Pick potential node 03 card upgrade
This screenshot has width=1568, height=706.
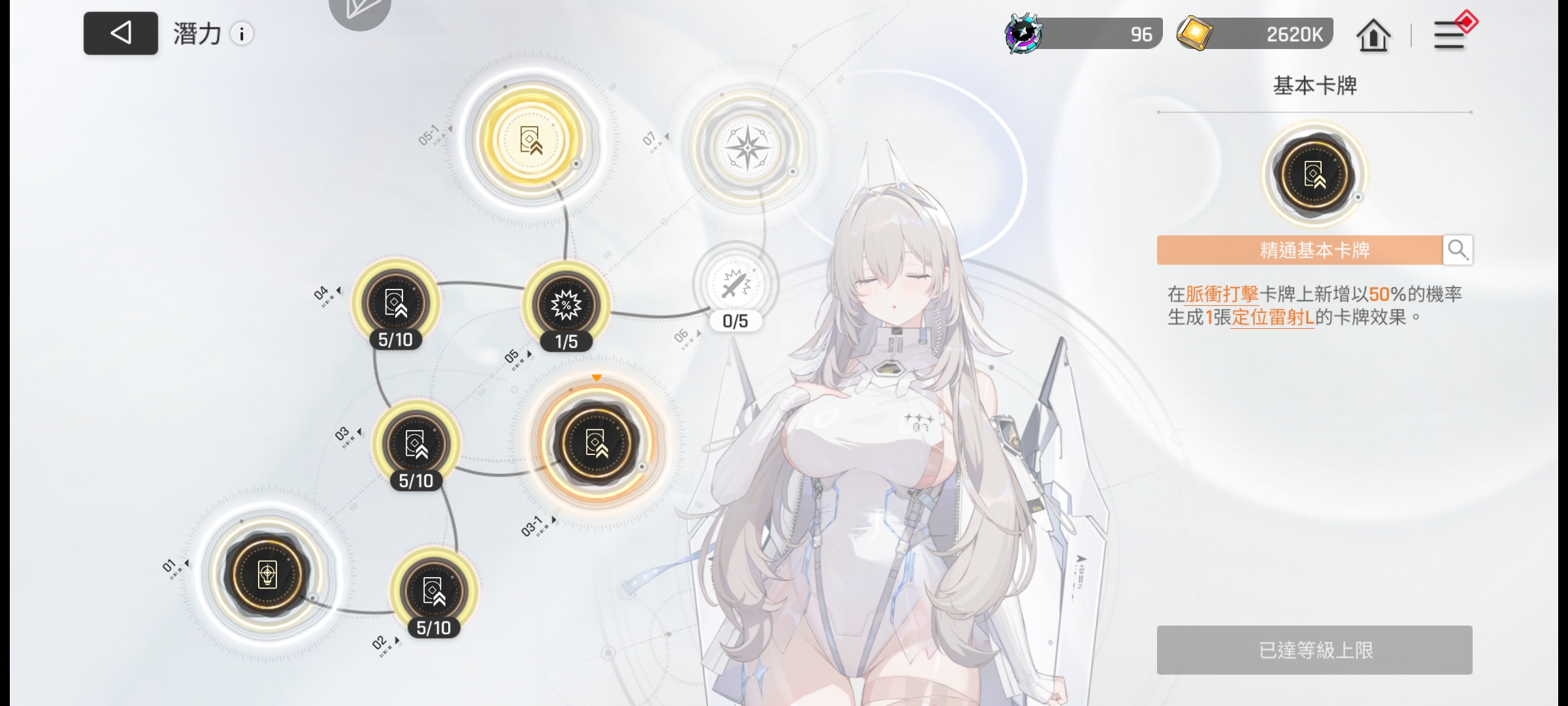point(416,445)
